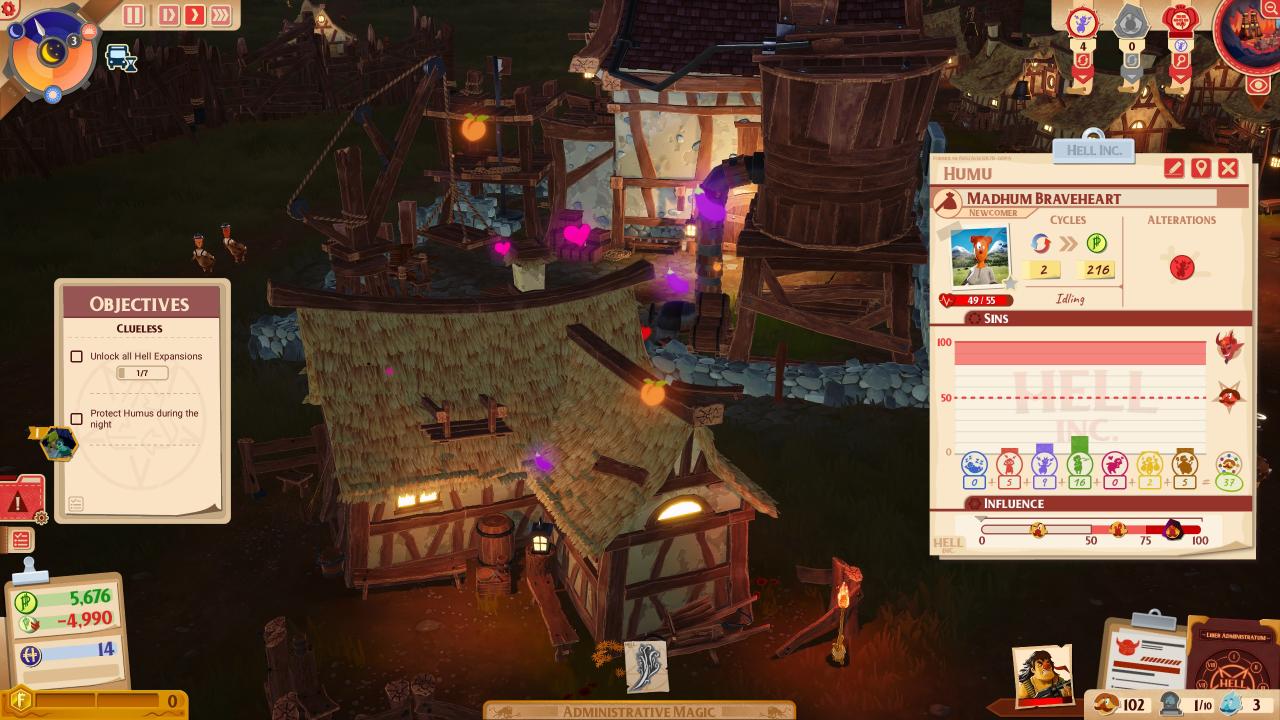Set game speed to triple-chevron fastest
Viewport: 1280px width, 720px height.
point(220,15)
